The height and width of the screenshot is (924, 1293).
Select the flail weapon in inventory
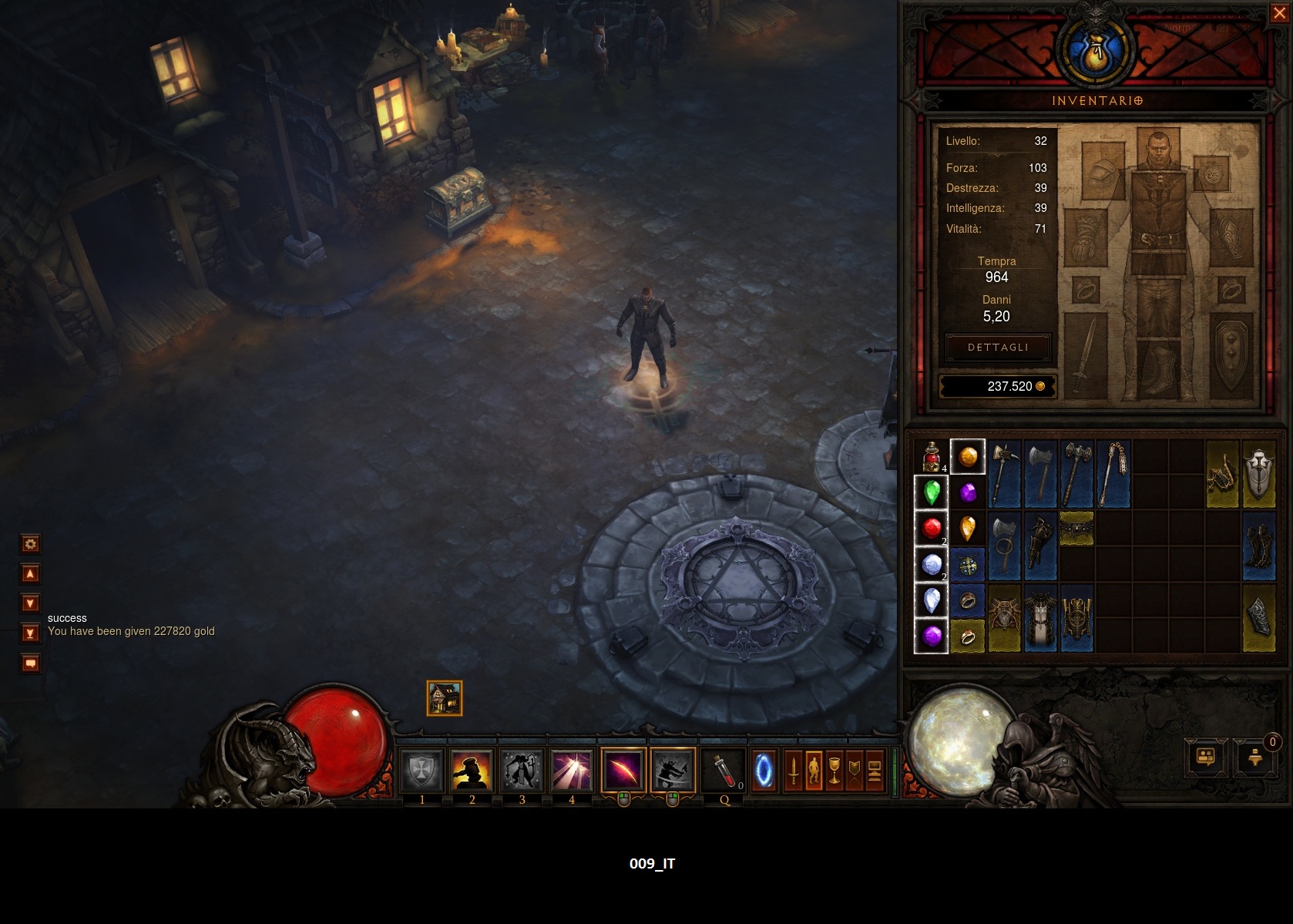click(x=1113, y=473)
